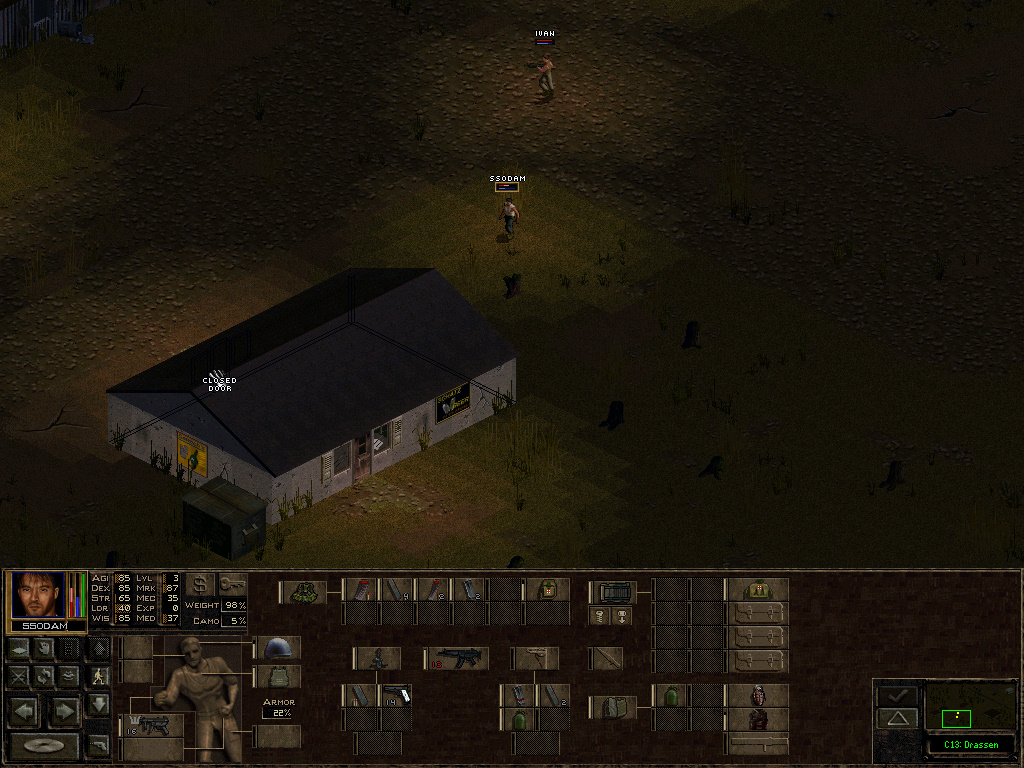The height and width of the screenshot is (768, 1024).
Task: Click the left arrow previous merc button
Action: (27, 712)
